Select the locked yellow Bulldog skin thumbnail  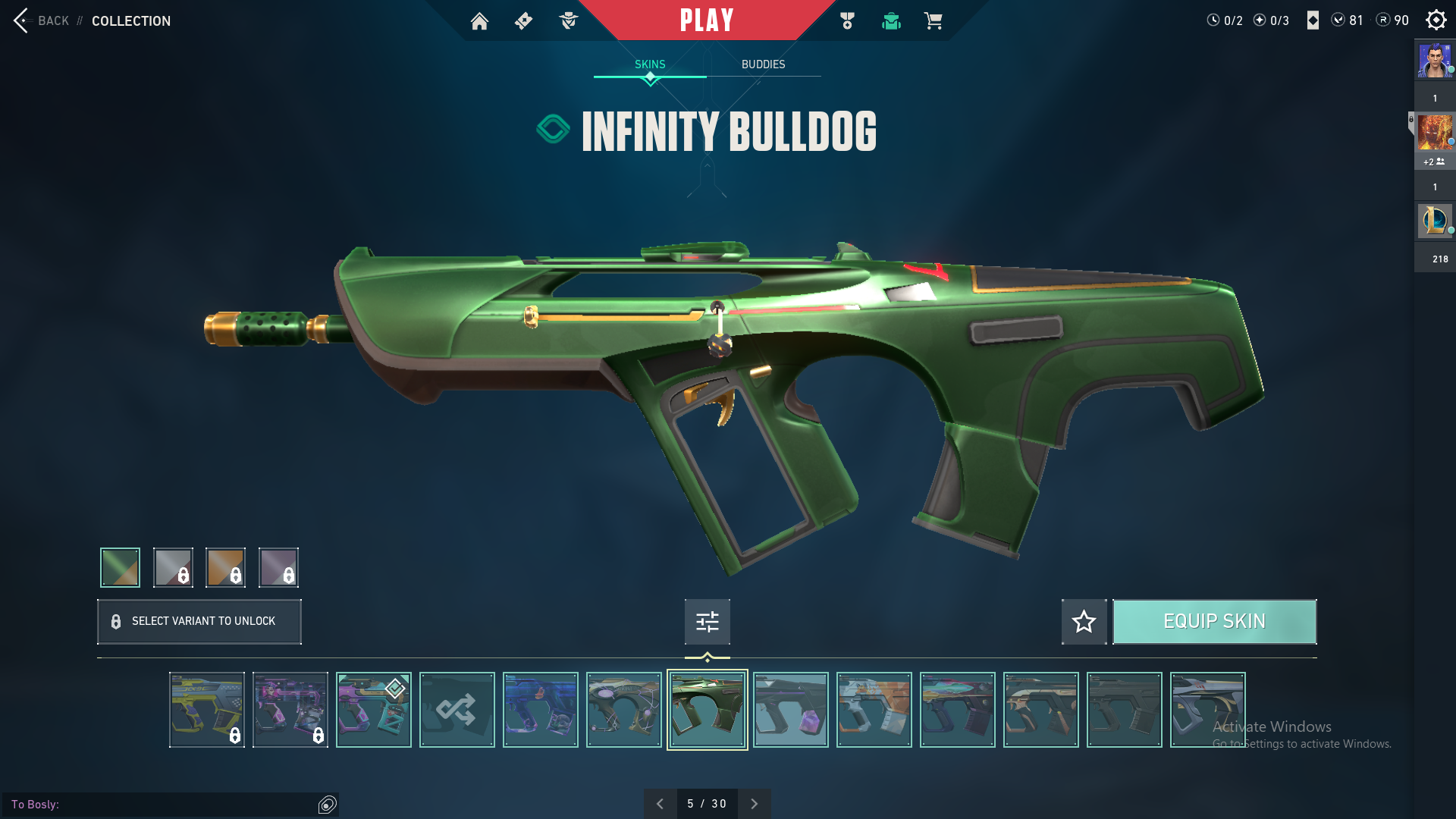(x=206, y=710)
